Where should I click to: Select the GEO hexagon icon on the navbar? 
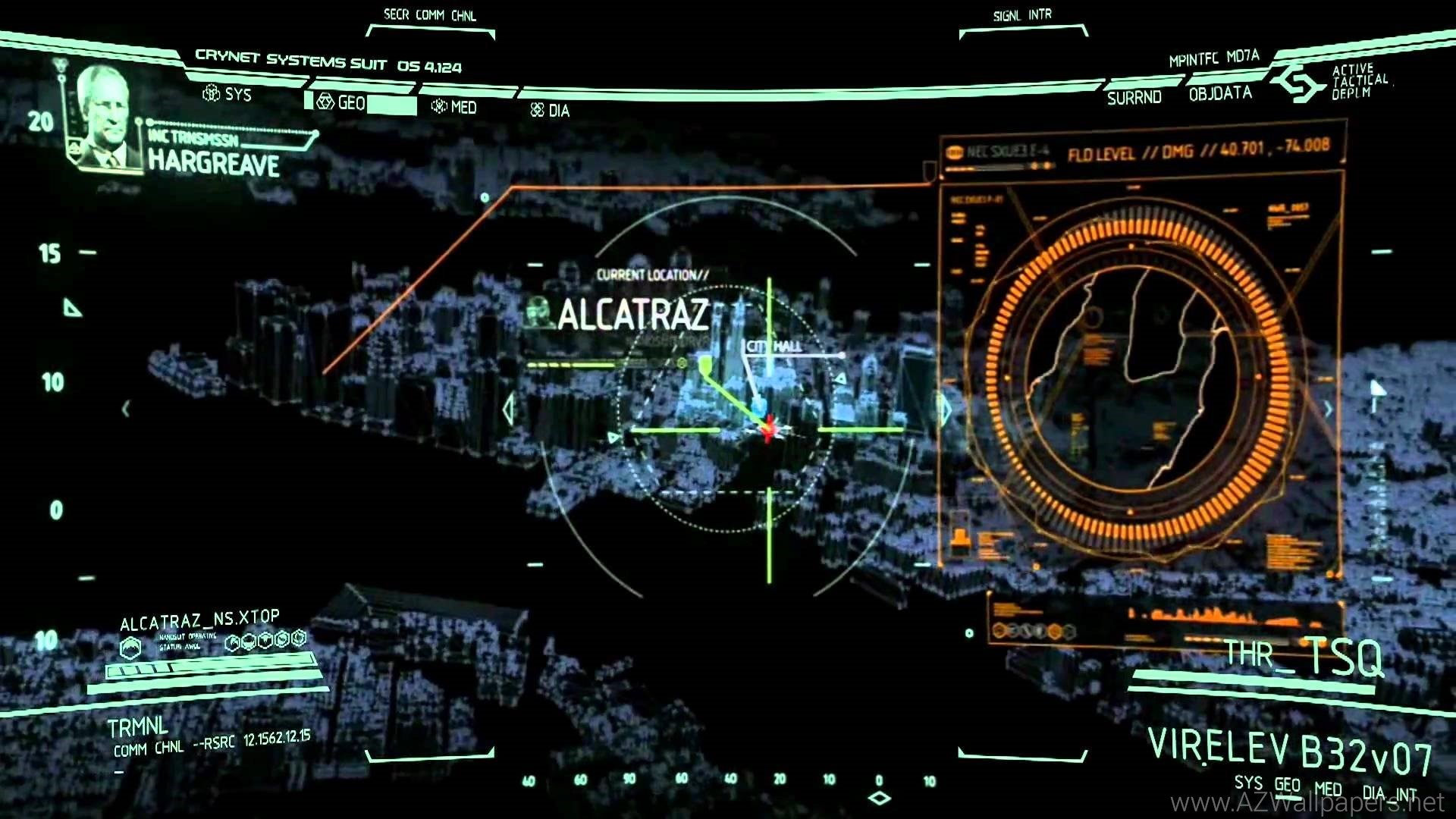[x=326, y=100]
